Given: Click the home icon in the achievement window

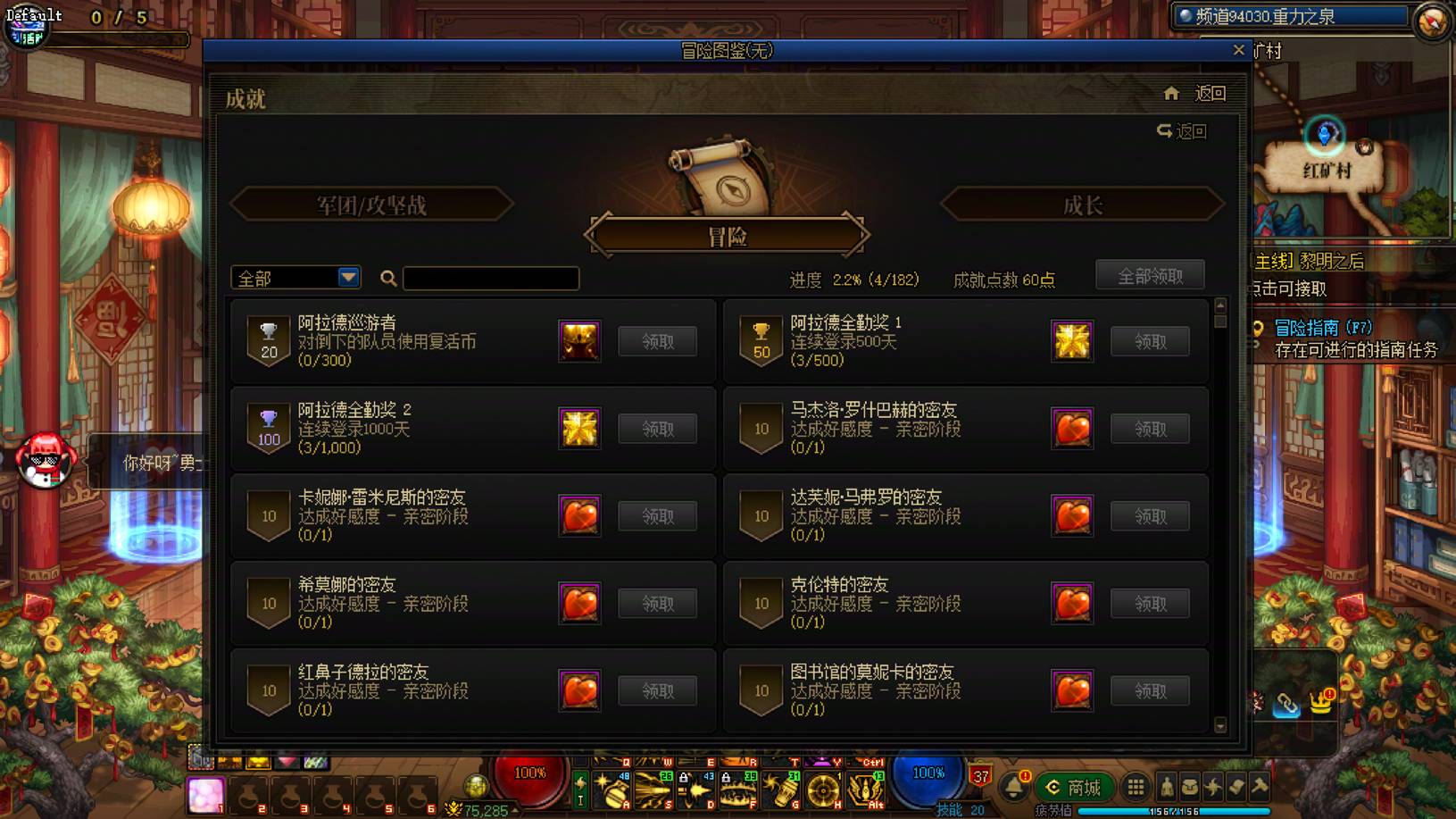Looking at the screenshot, I should [x=1172, y=92].
